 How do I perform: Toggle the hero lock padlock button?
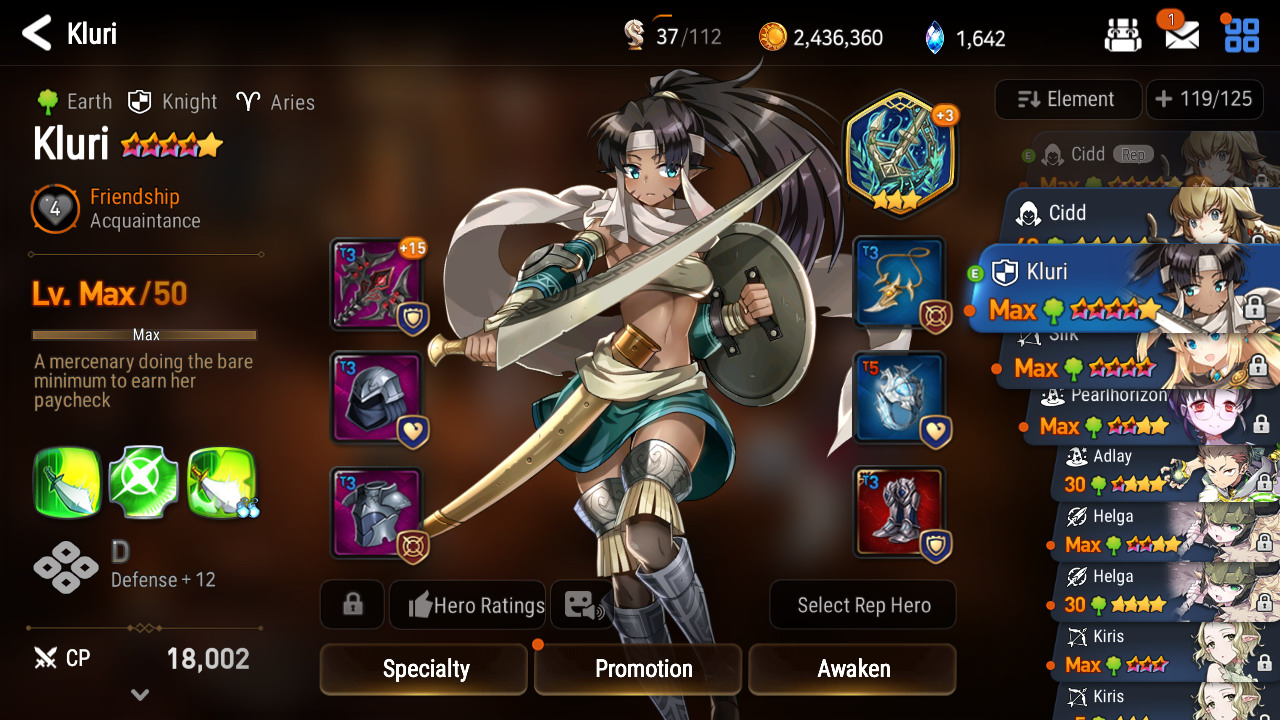click(352, 605)
